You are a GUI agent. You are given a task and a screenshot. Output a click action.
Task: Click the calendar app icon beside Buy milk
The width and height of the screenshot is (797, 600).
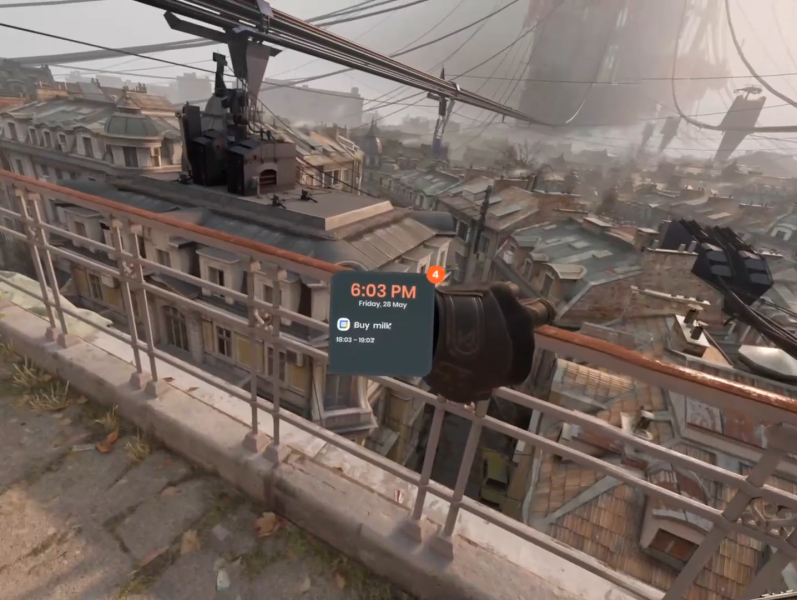point(343,324)
